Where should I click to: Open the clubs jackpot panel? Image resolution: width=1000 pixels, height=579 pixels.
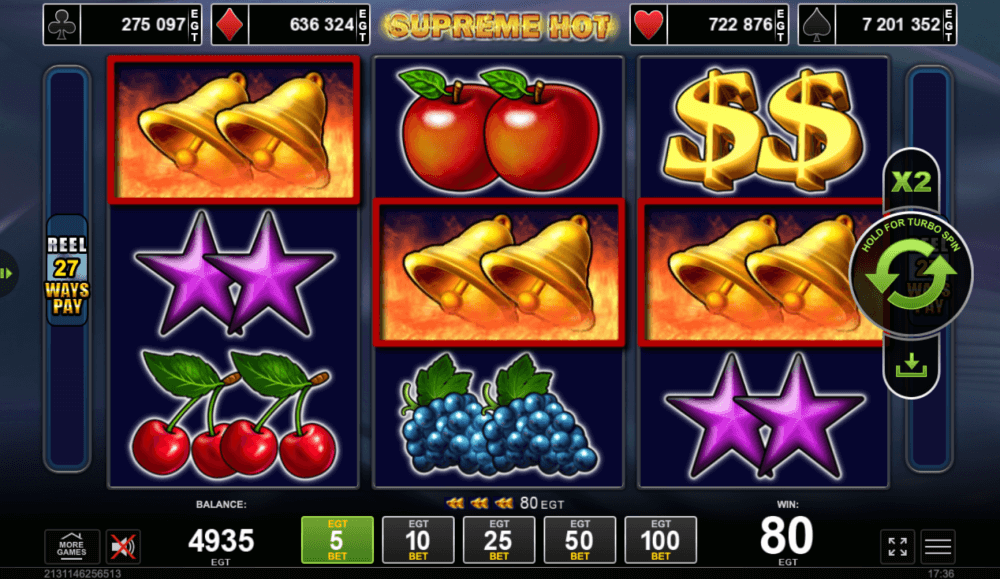point(113,25)
